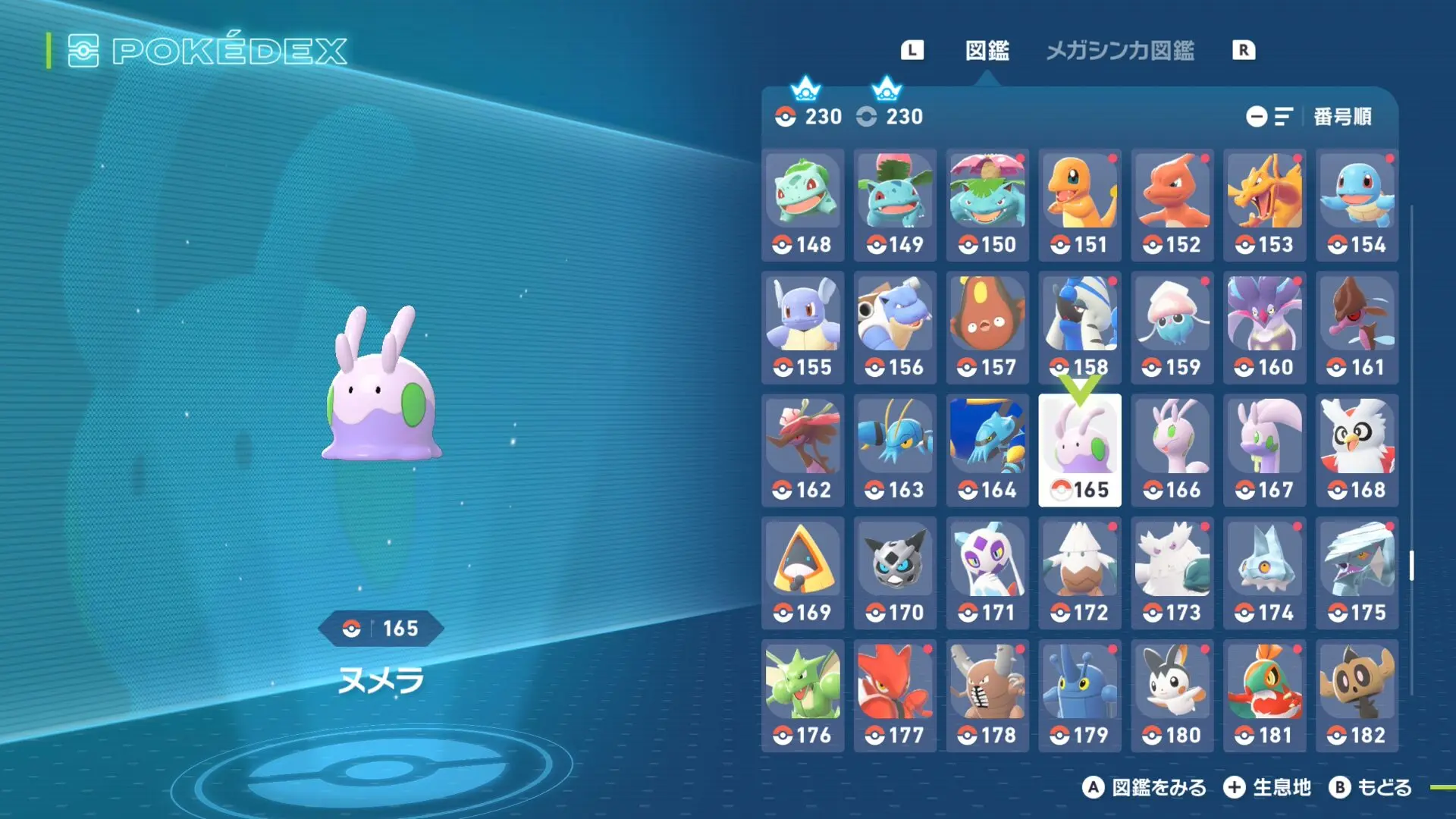Viewport: 1456px width, 819px height.
Task: Pick Charmander entry number 151
Action: 1080,205
